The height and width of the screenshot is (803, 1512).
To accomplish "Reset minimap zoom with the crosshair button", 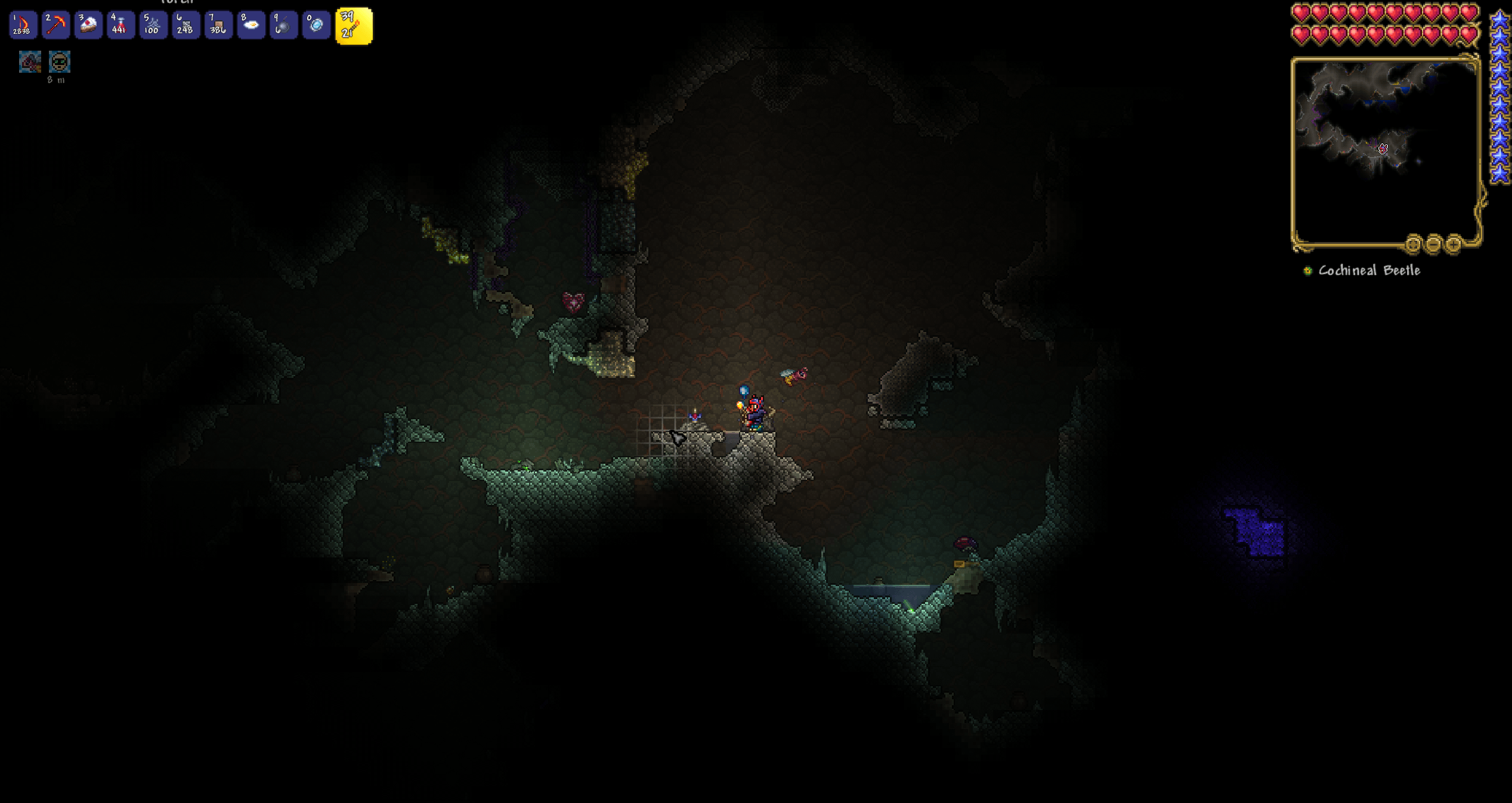I will [1413, 244].
